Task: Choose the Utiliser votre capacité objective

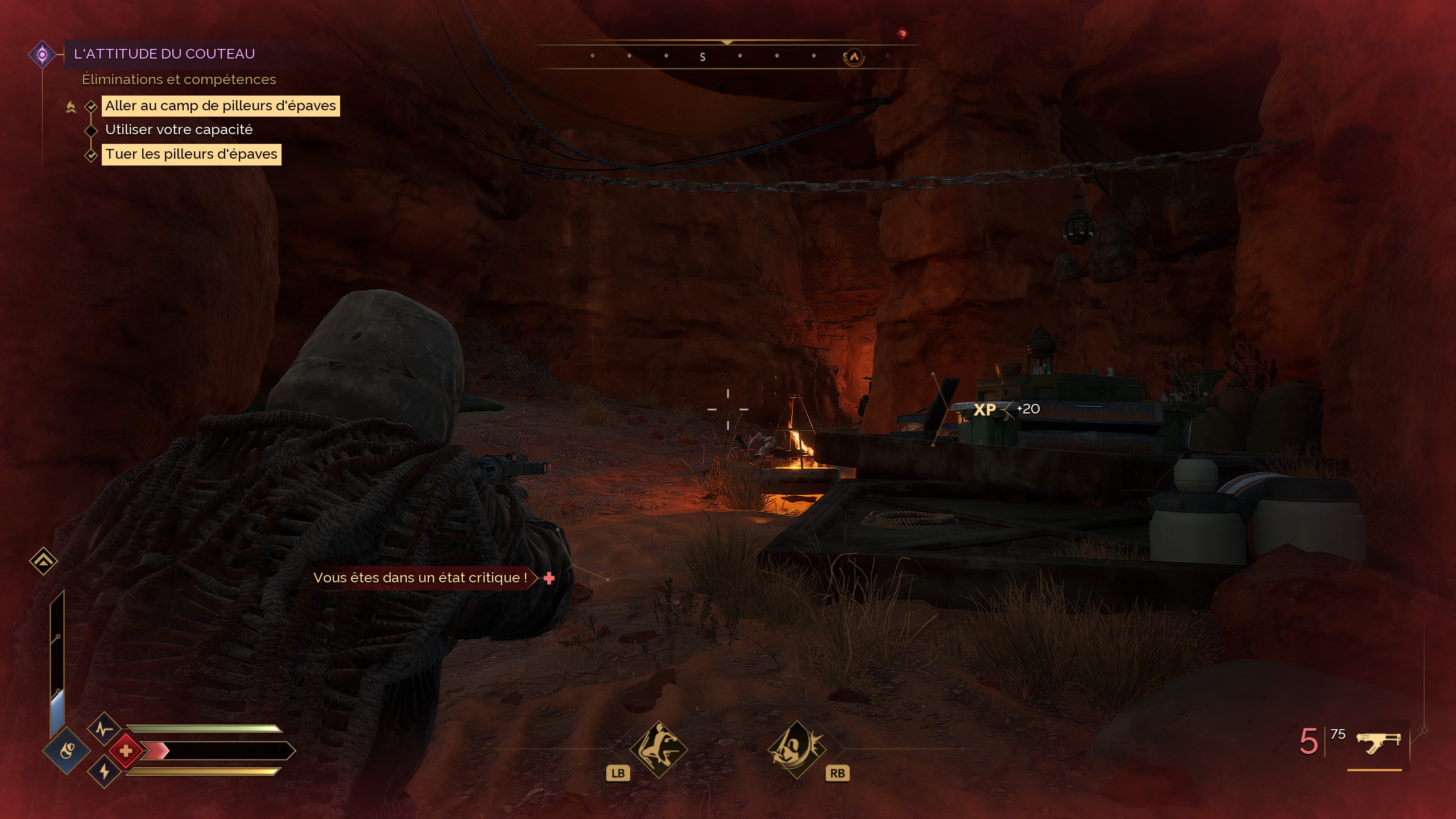Action: [179, 130]
